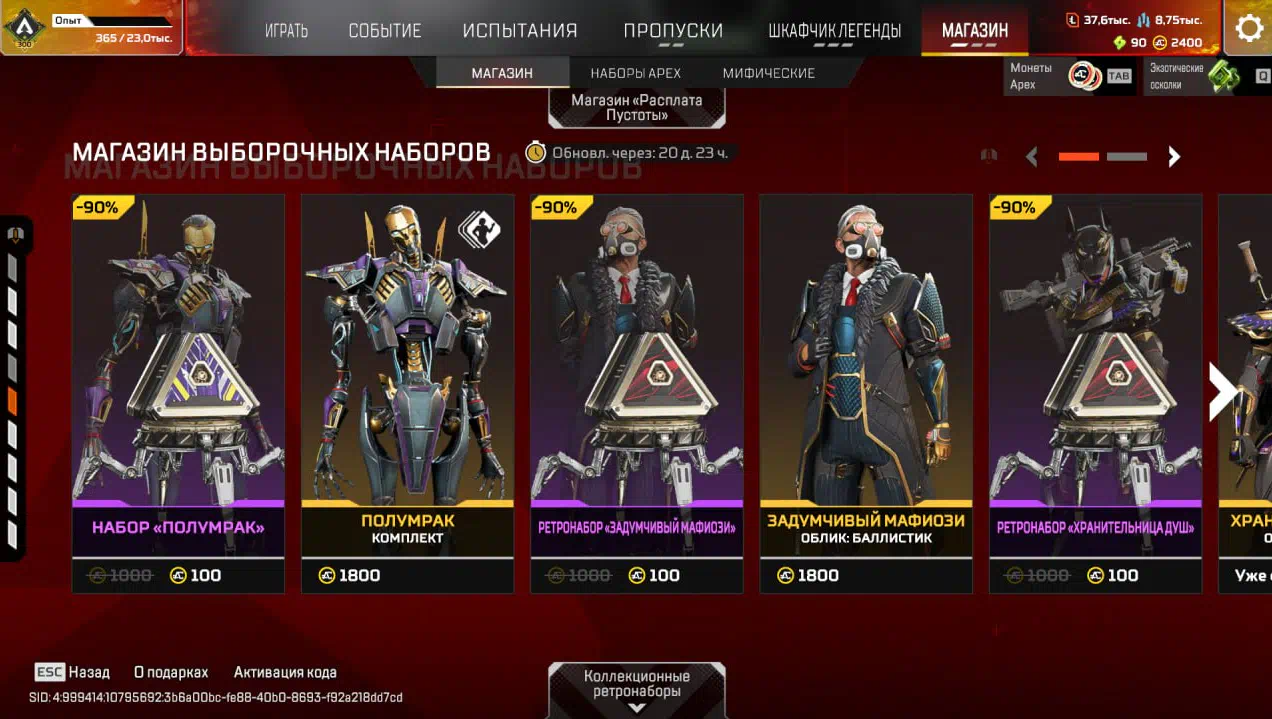
Task: Select the ШКАФЧИК ЛЕГЕНДЫ tab
Action: pos(834,31)
